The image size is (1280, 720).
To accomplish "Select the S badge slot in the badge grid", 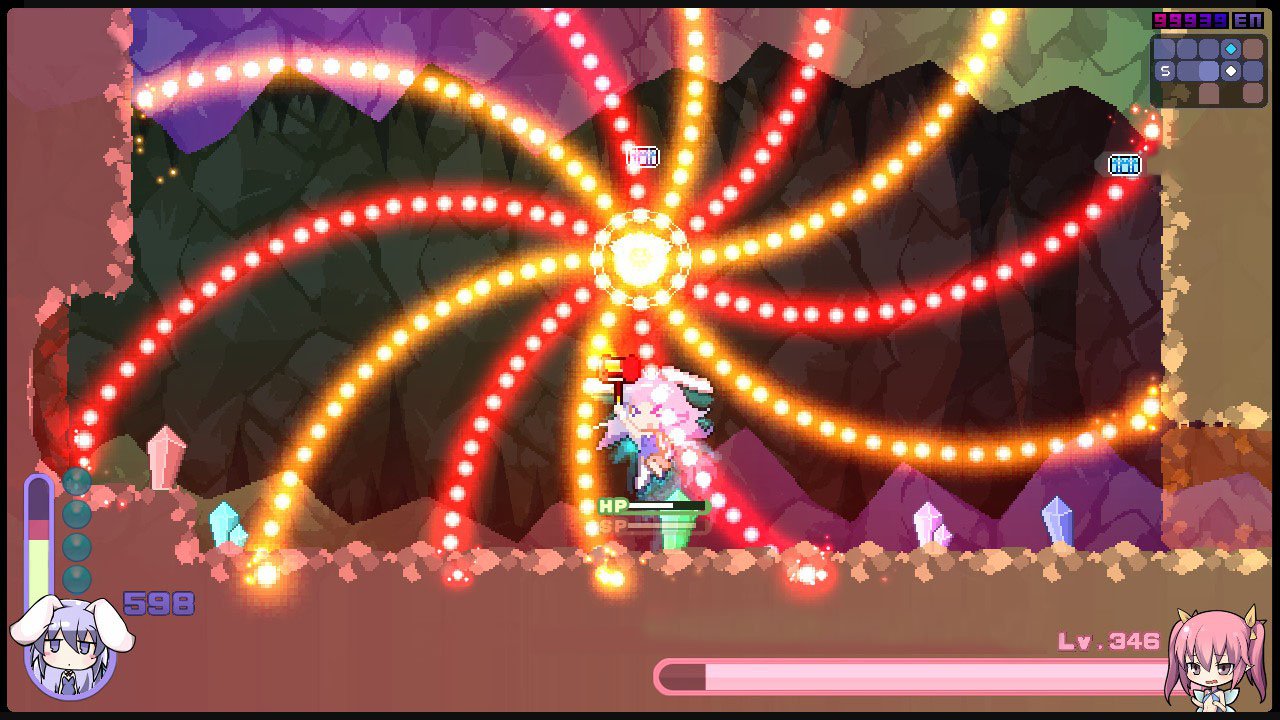I will coord(1166,70).
